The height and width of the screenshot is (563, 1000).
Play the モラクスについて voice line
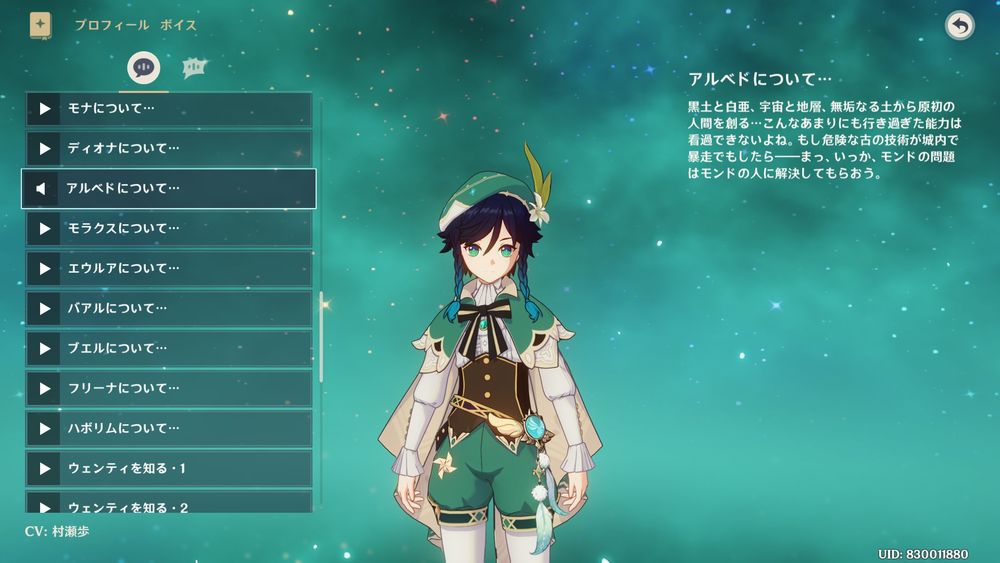(x=168, y=229)
